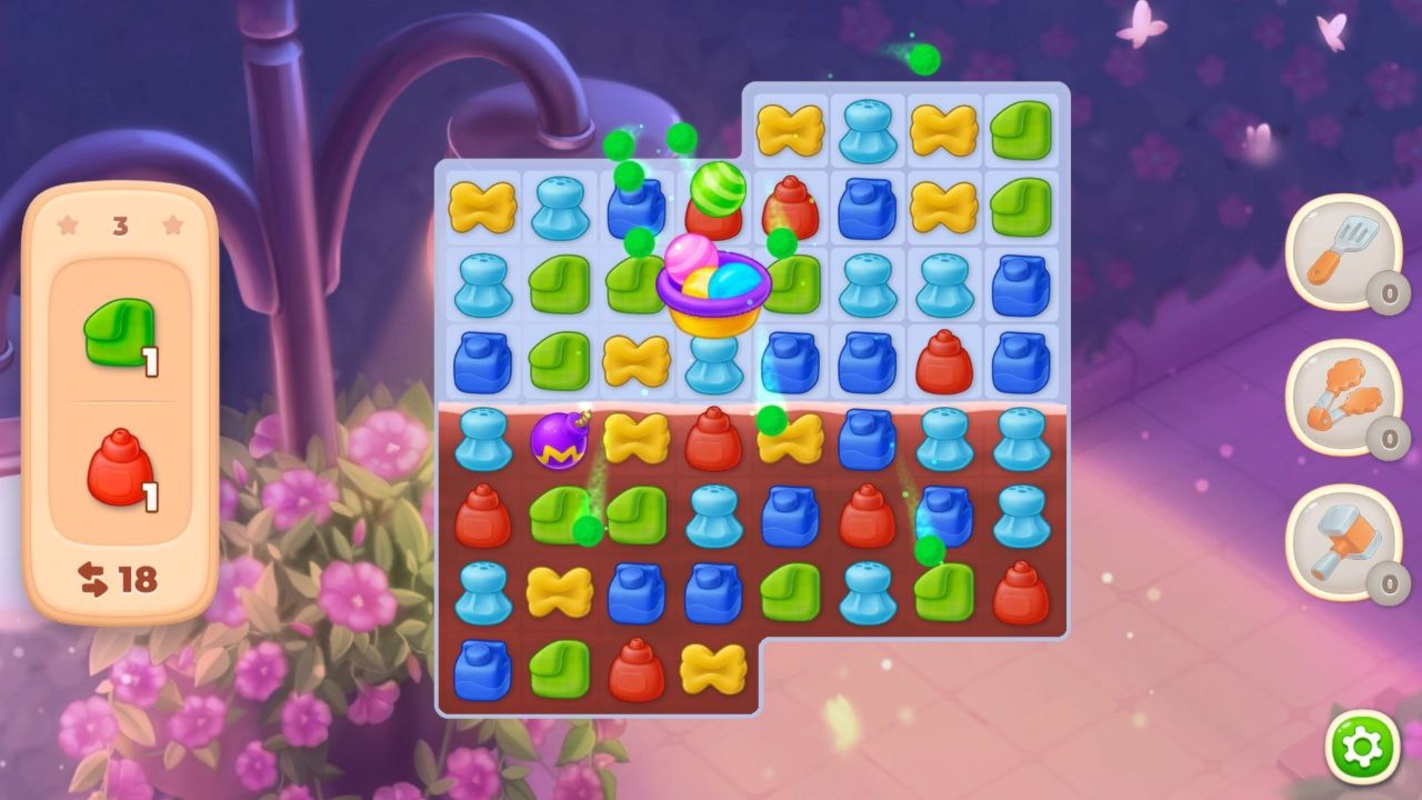Tap a yellow bowtie pasta piece
Screen dimensions: 1422x800
point(483,210)
